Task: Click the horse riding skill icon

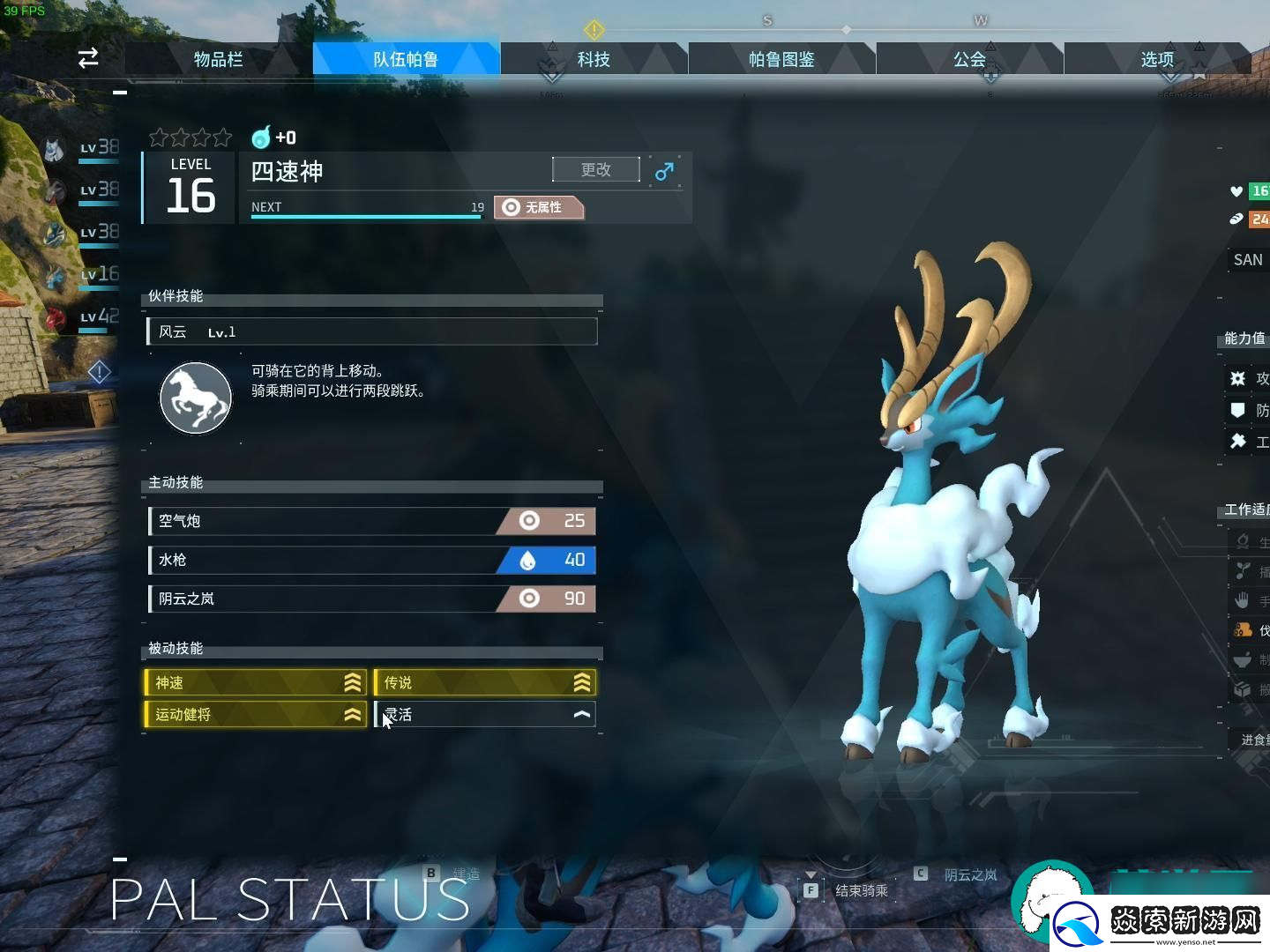Action: coord(196,398)
